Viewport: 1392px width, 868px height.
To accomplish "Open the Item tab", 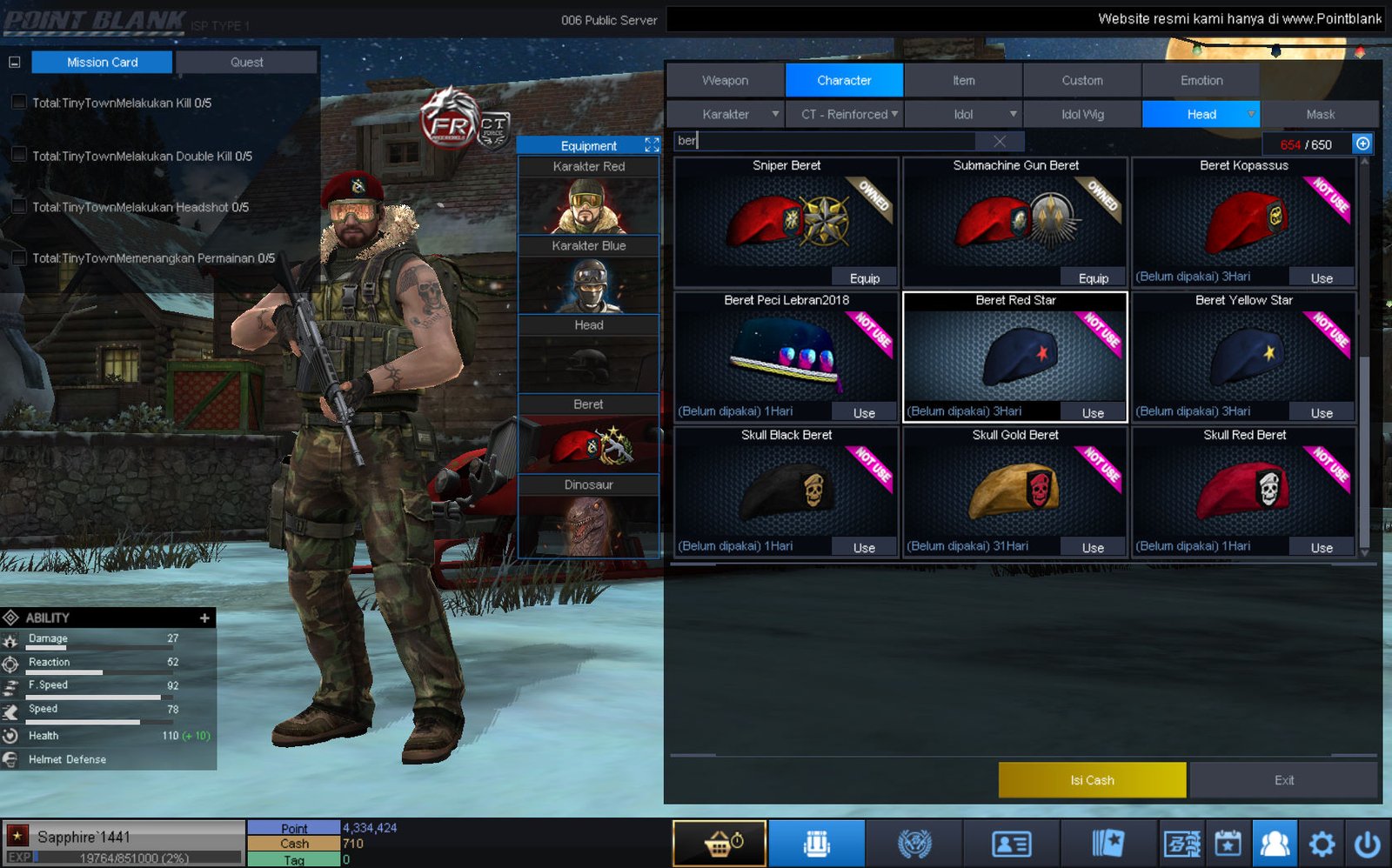I will click(x=963, y=80).
